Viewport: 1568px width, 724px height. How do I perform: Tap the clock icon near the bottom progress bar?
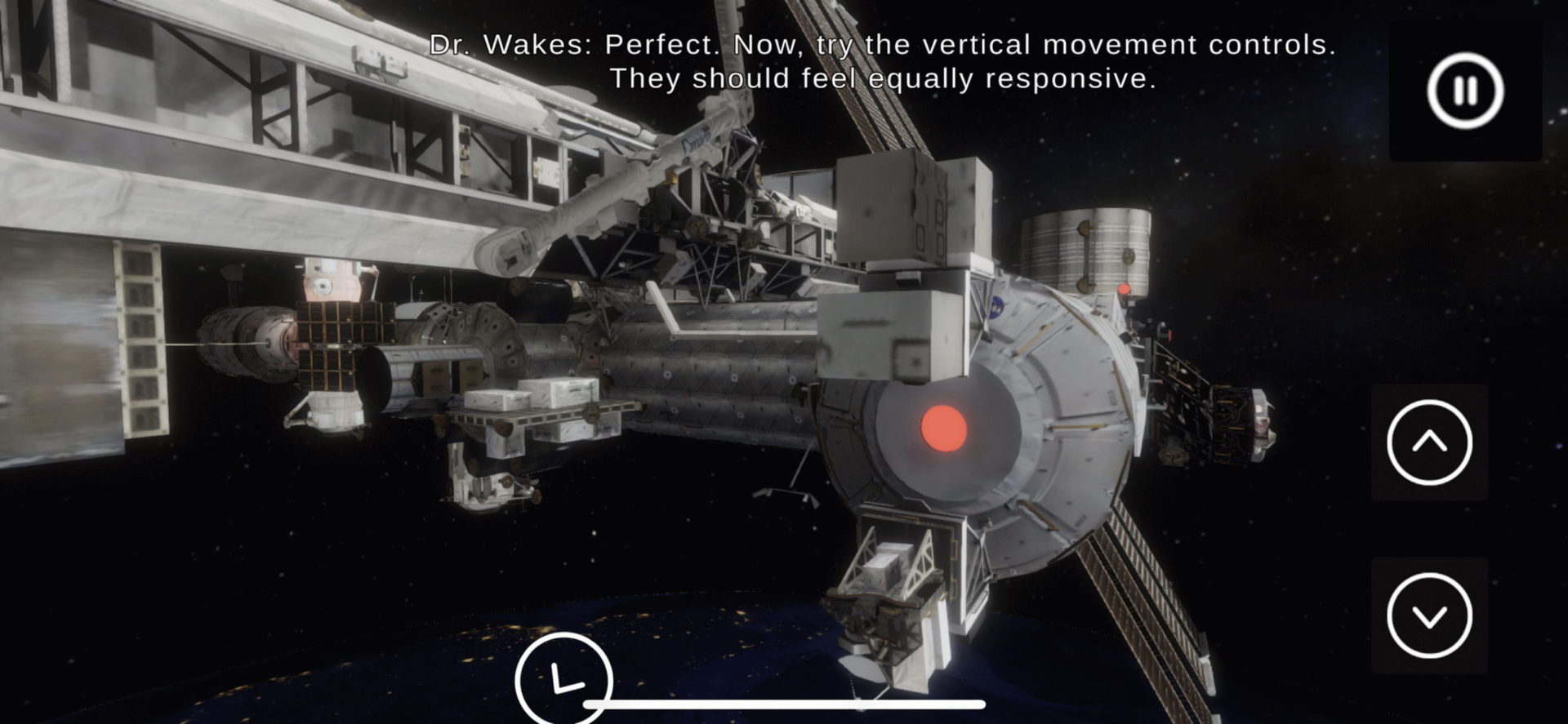[x=564, y=679]
